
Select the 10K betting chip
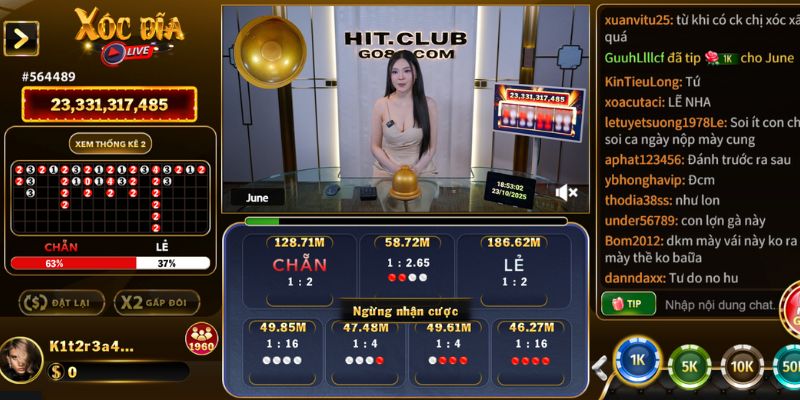(x=742, y=366)
